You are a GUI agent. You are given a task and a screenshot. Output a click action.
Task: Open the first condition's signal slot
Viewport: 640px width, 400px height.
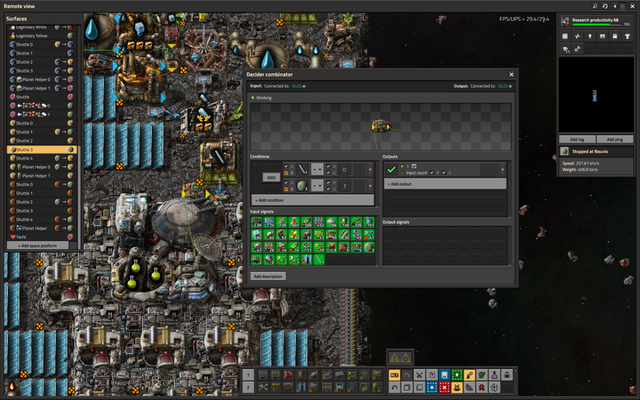point(300,169)
